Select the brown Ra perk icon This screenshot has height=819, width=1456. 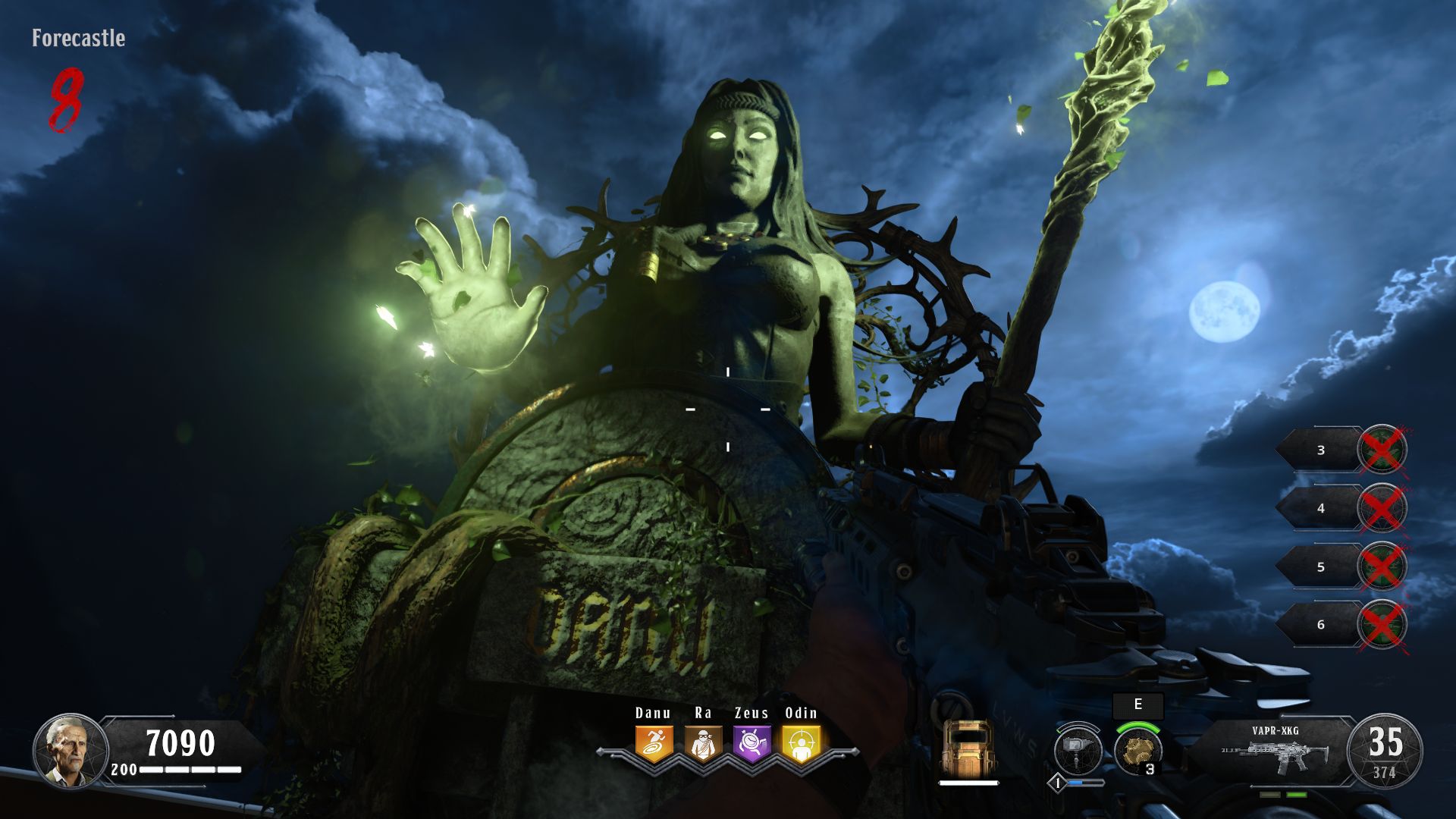703,743
